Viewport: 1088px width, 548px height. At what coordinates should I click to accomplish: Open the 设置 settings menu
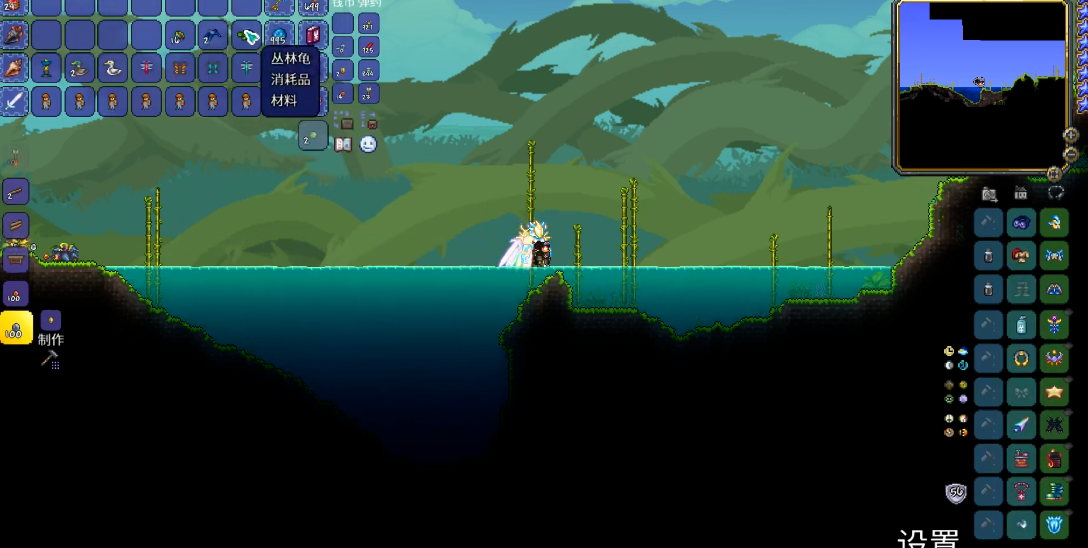click(x=928, y=539)
